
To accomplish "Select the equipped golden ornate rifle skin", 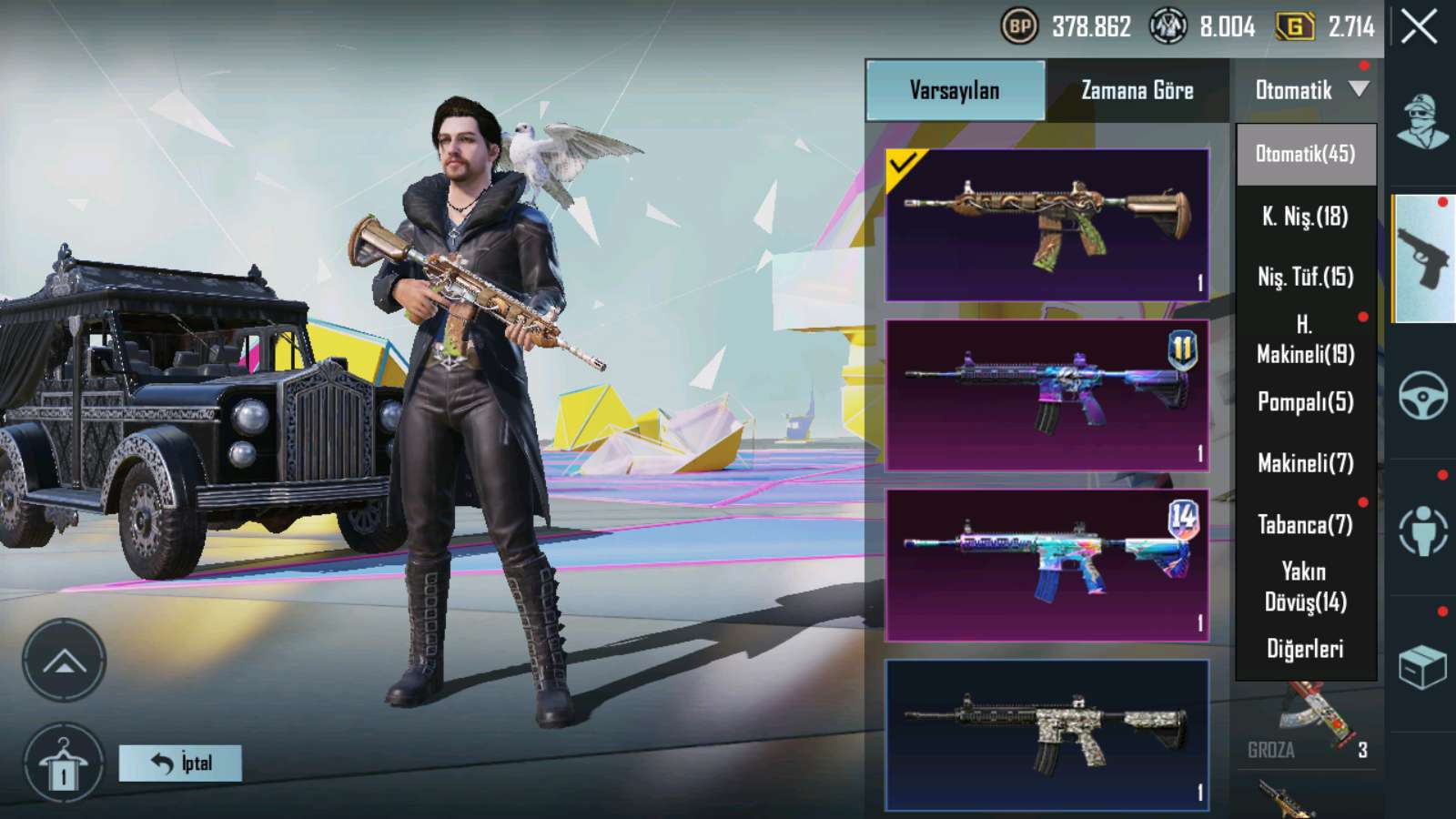I will (1046, 225).
